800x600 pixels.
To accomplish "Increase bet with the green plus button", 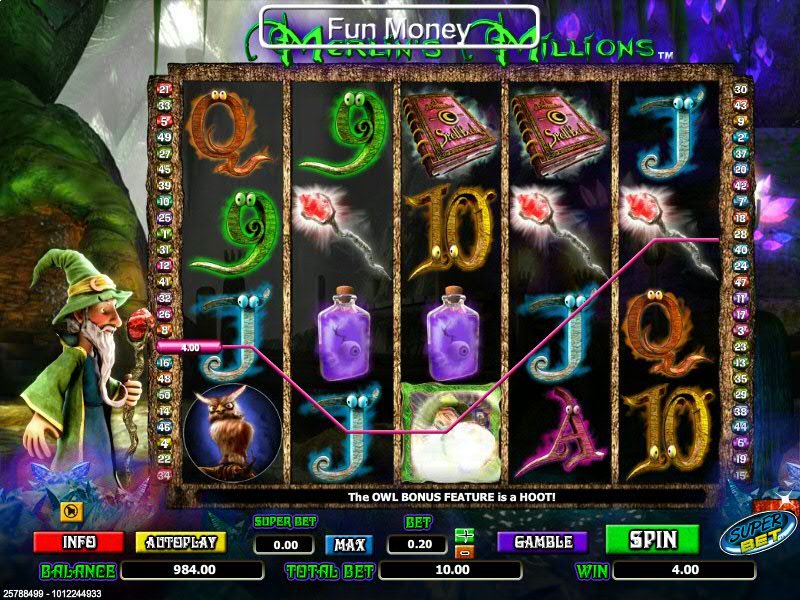I will pyautogui.click(x=464, y=535).
